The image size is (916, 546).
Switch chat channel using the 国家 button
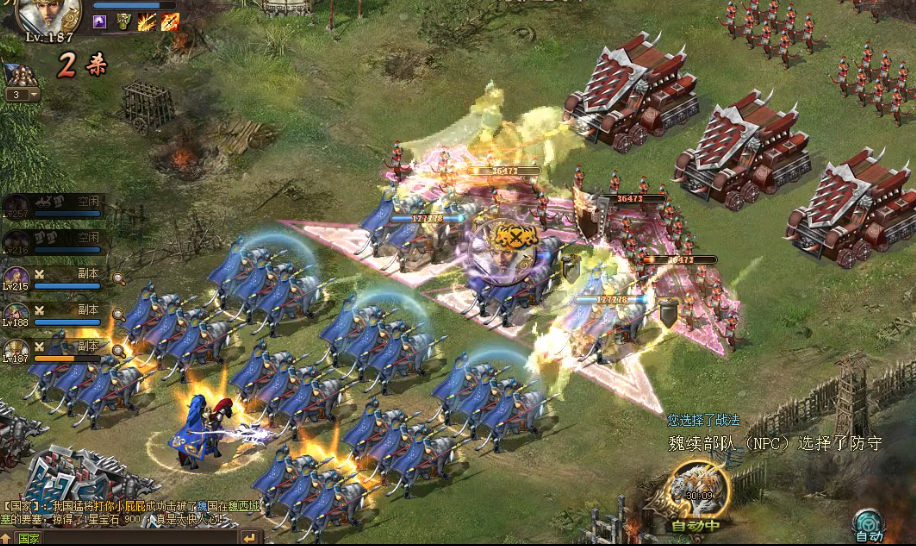pyautogui.click(x=27, y=538)
